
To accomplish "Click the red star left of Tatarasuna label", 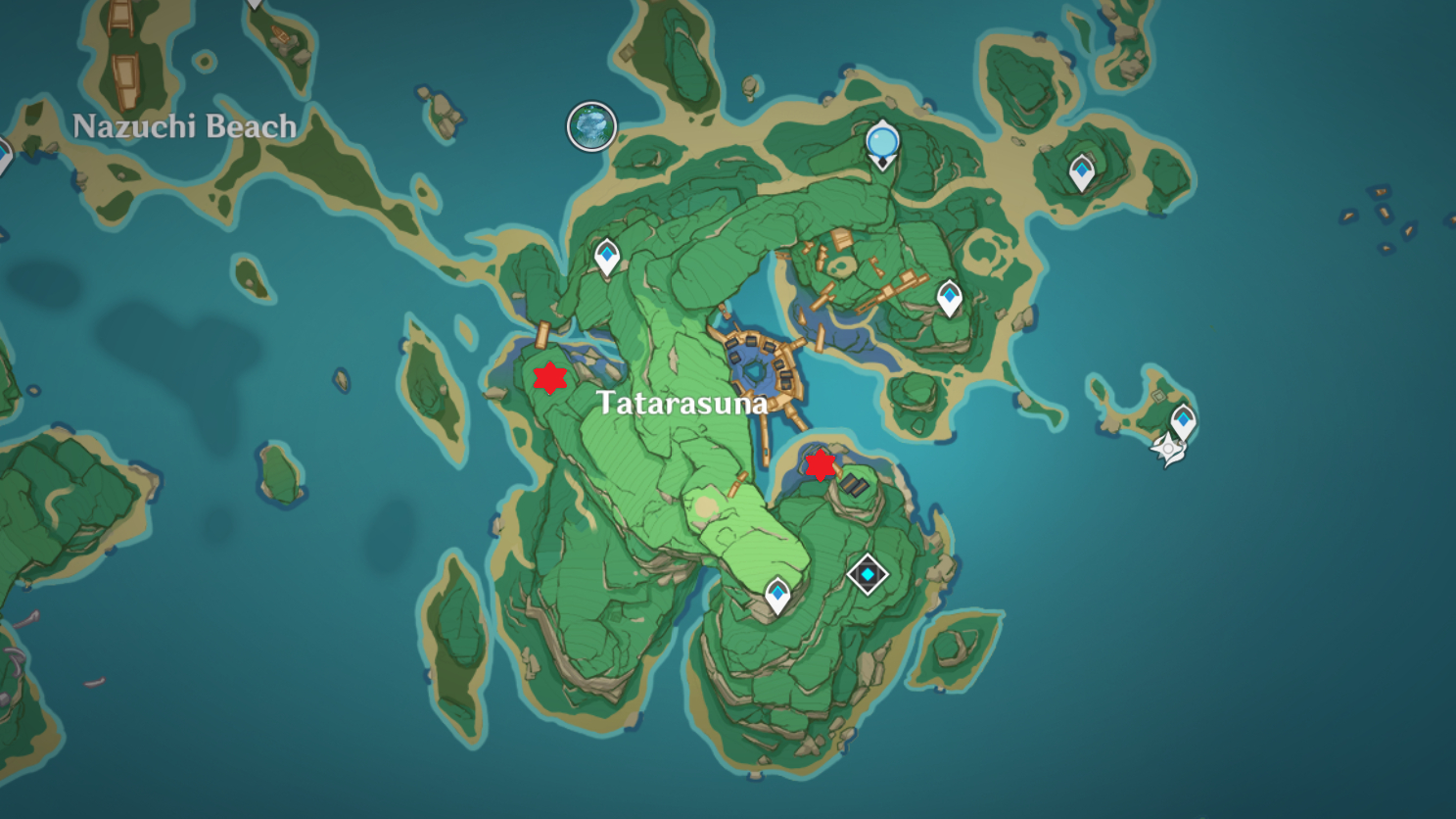I will pos(550,377).
